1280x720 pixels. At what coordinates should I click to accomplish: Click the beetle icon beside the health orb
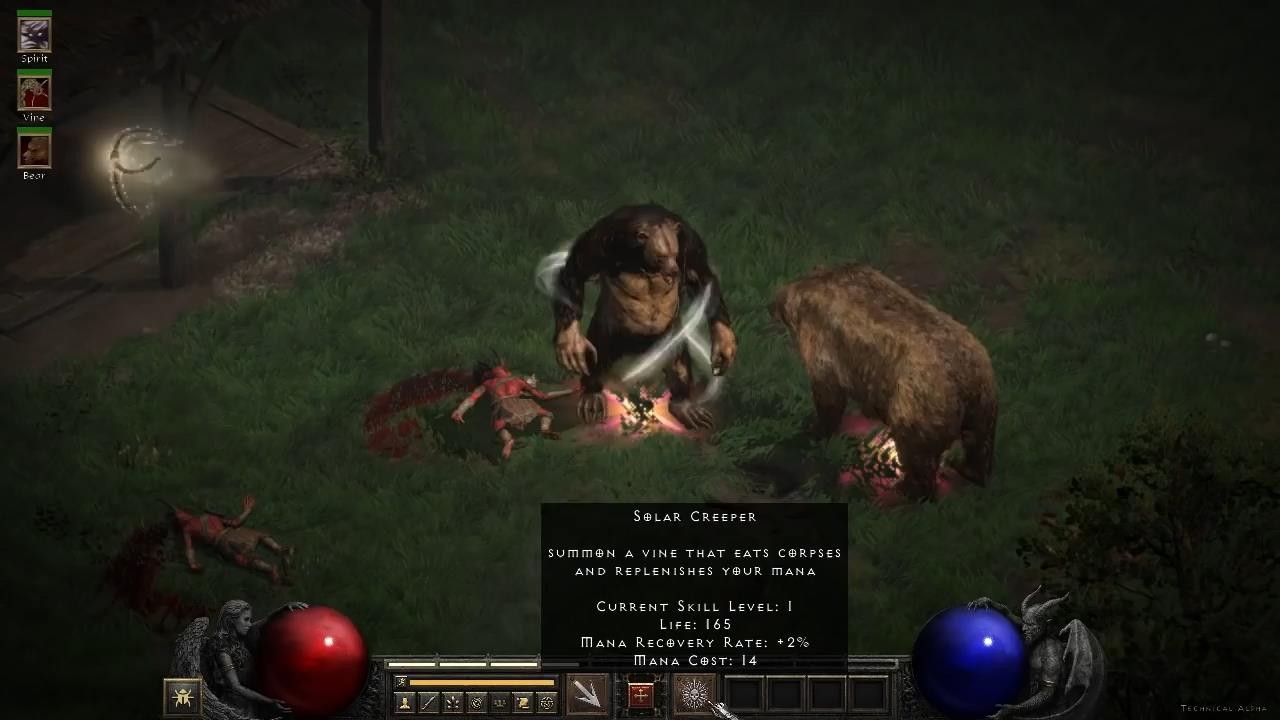click(182, 694)
